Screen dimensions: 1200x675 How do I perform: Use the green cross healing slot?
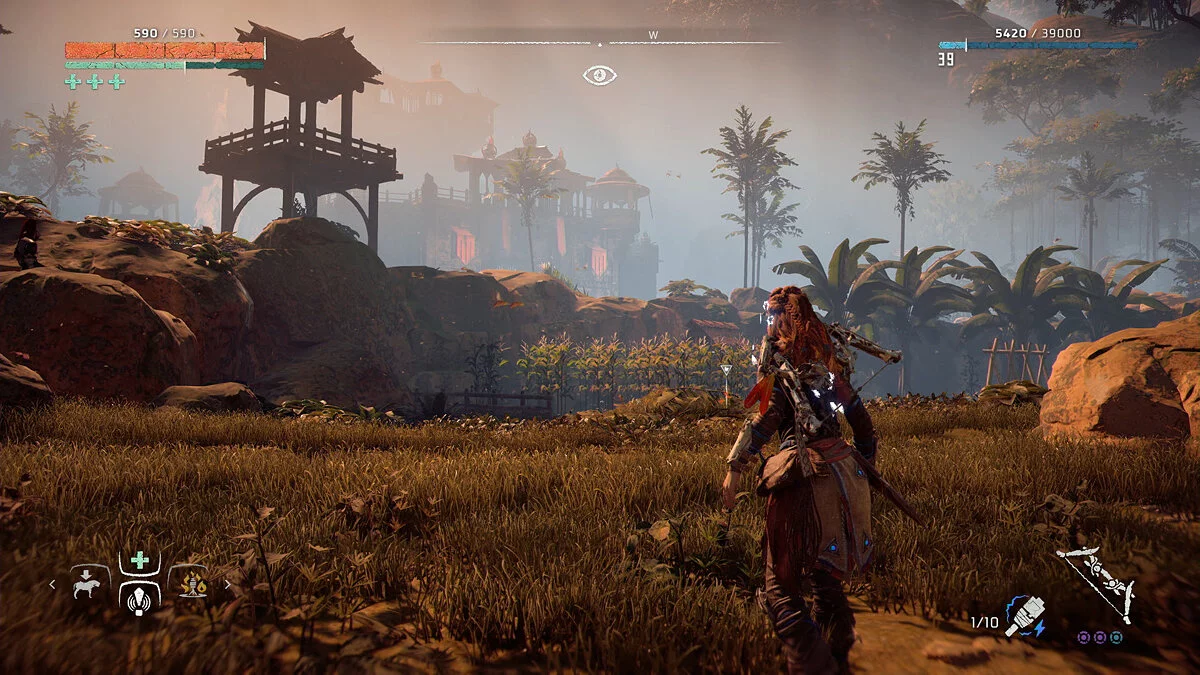tap(140, 561)
